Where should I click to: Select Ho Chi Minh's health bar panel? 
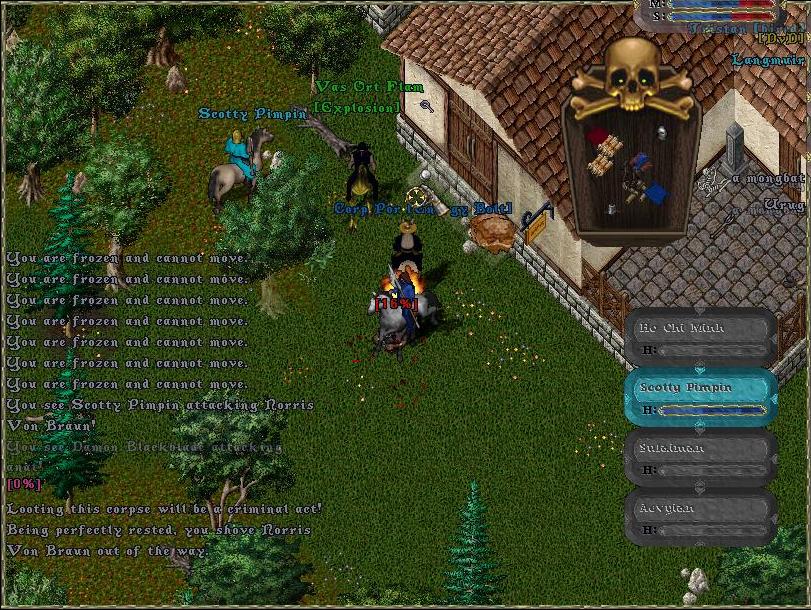[700, 338]
